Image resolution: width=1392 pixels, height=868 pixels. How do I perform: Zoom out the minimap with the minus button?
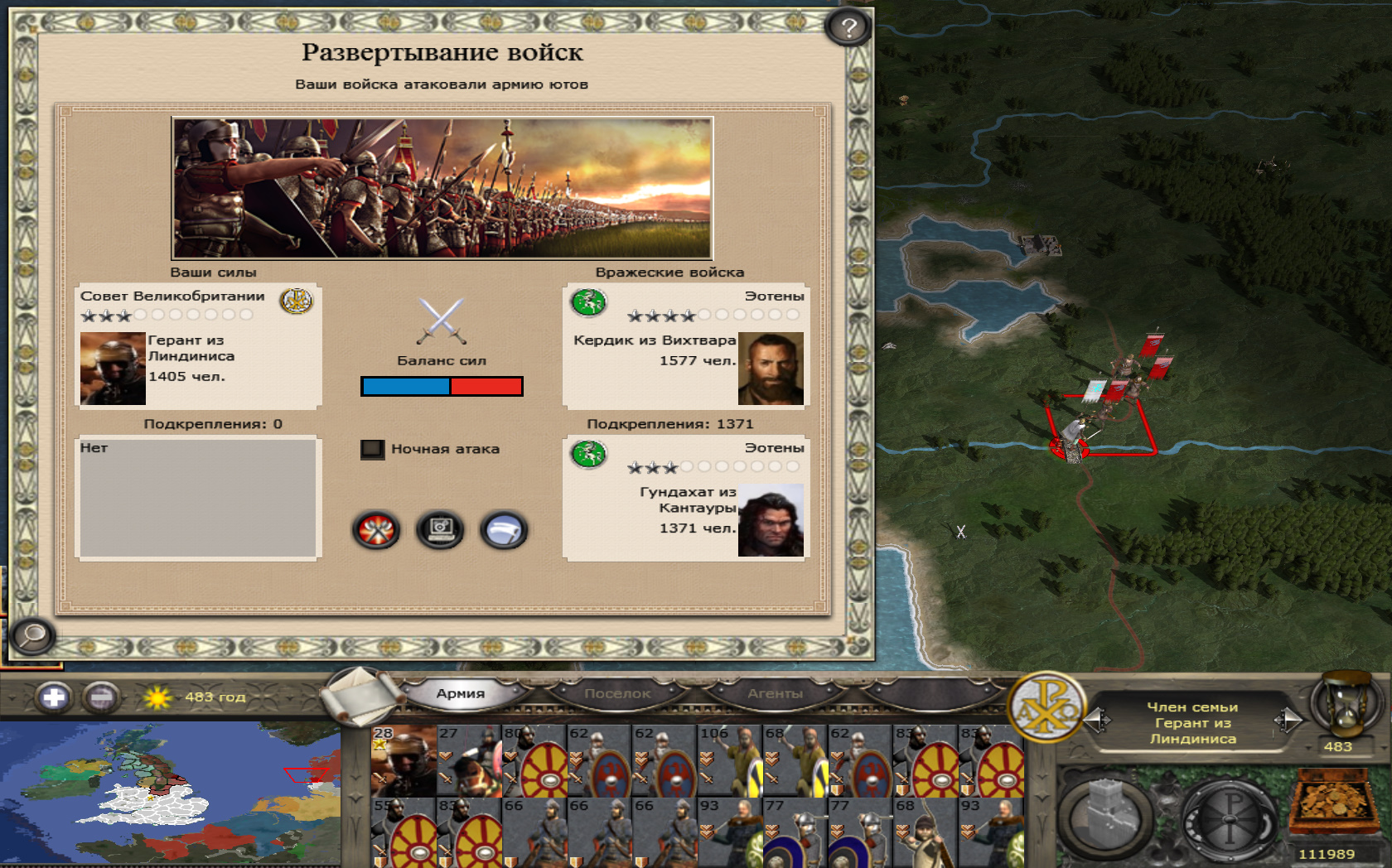[101, 697]
